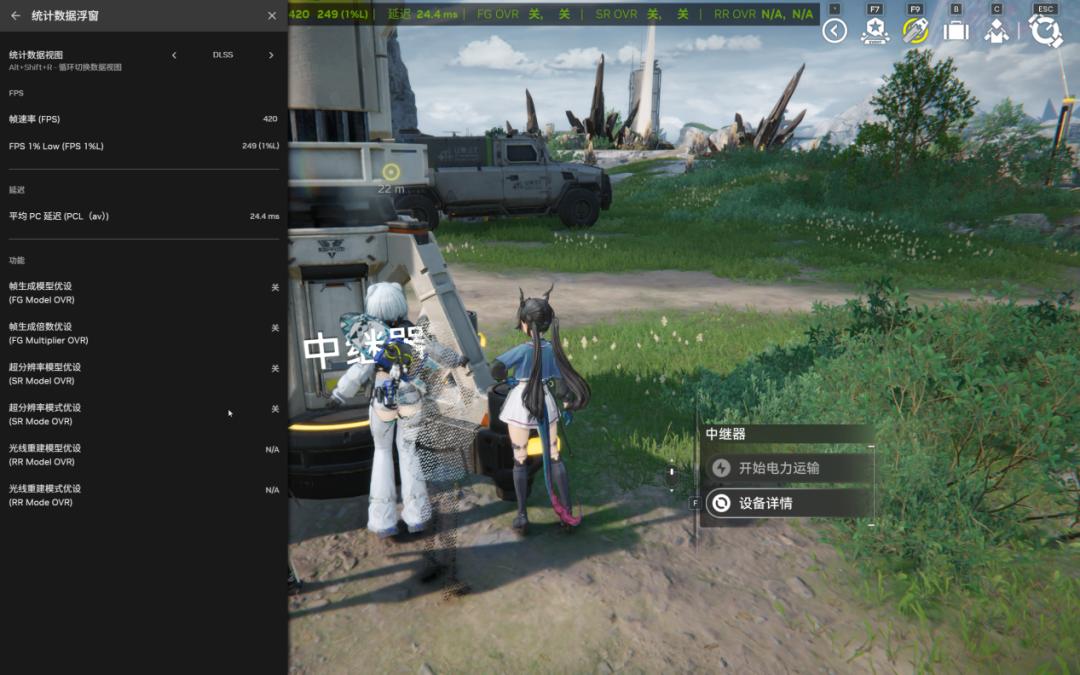Screen dimensions: 1080x675
Task: Open the briefcase backpack icon
Action: pos(956,30)
